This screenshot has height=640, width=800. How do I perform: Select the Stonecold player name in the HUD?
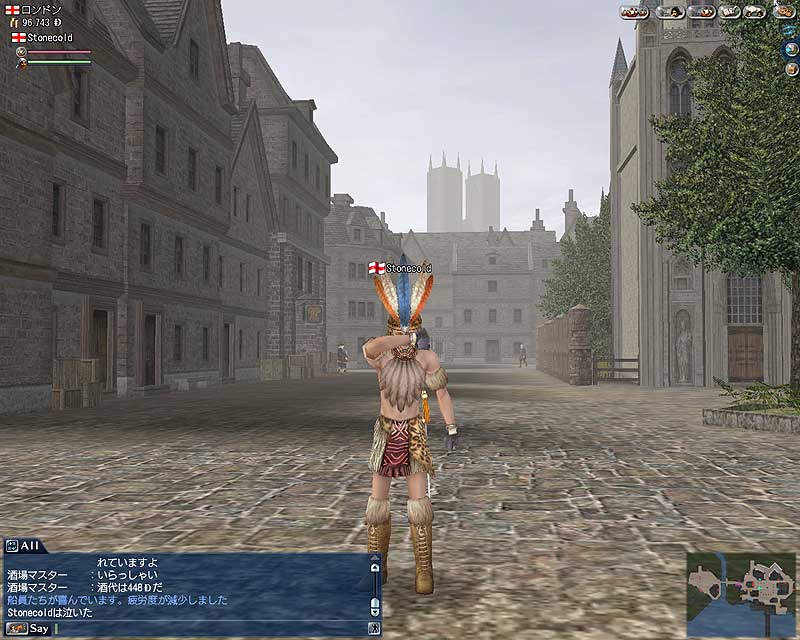click(49, 37)
